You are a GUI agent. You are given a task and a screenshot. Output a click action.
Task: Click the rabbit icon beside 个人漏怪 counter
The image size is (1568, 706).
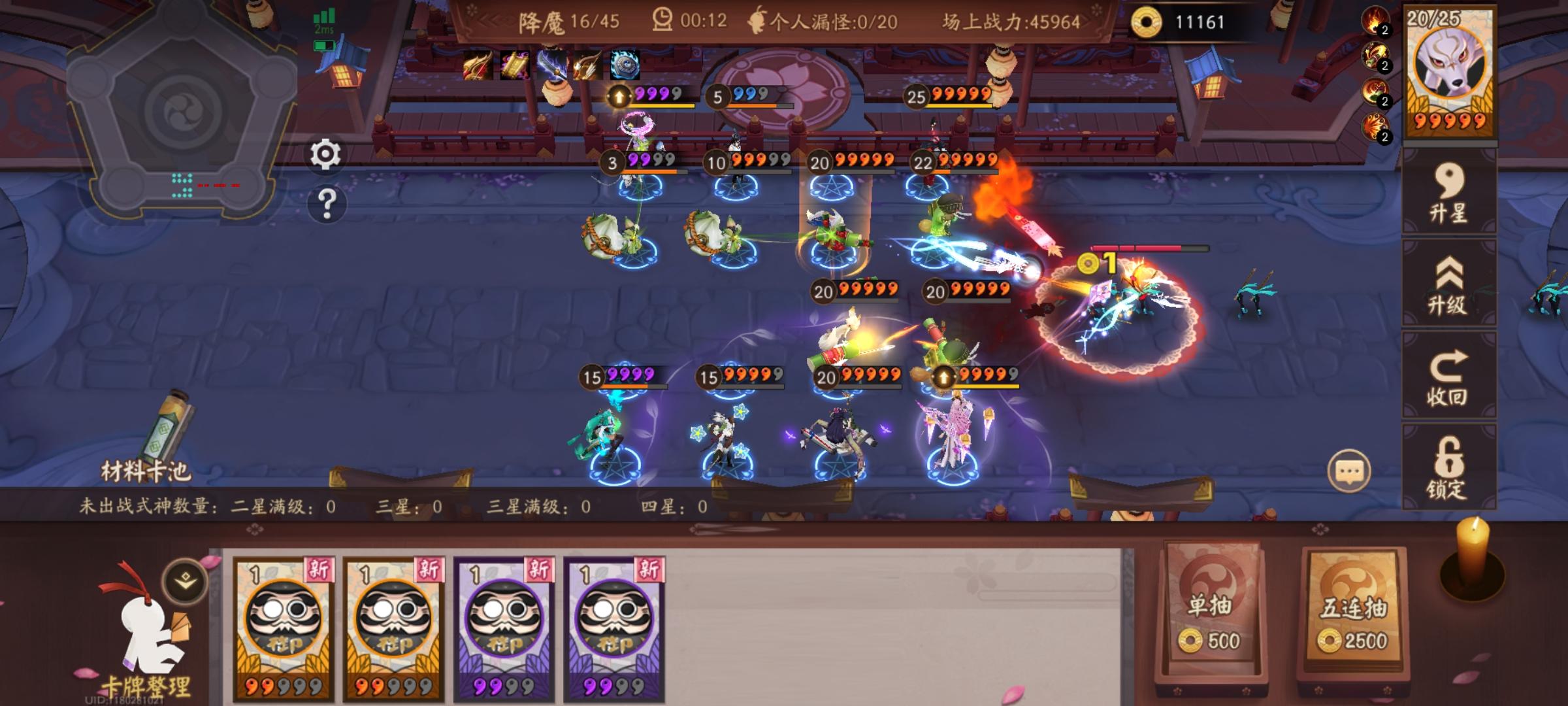[758, 20]
